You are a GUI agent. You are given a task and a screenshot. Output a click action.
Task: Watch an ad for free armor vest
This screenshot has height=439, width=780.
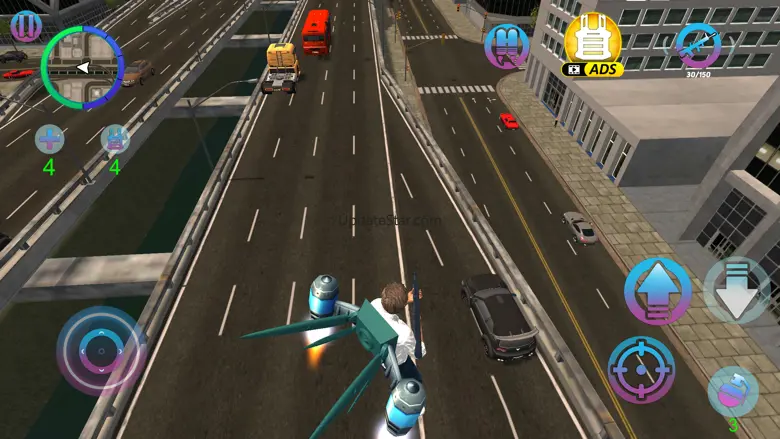(x=592, y=45)
